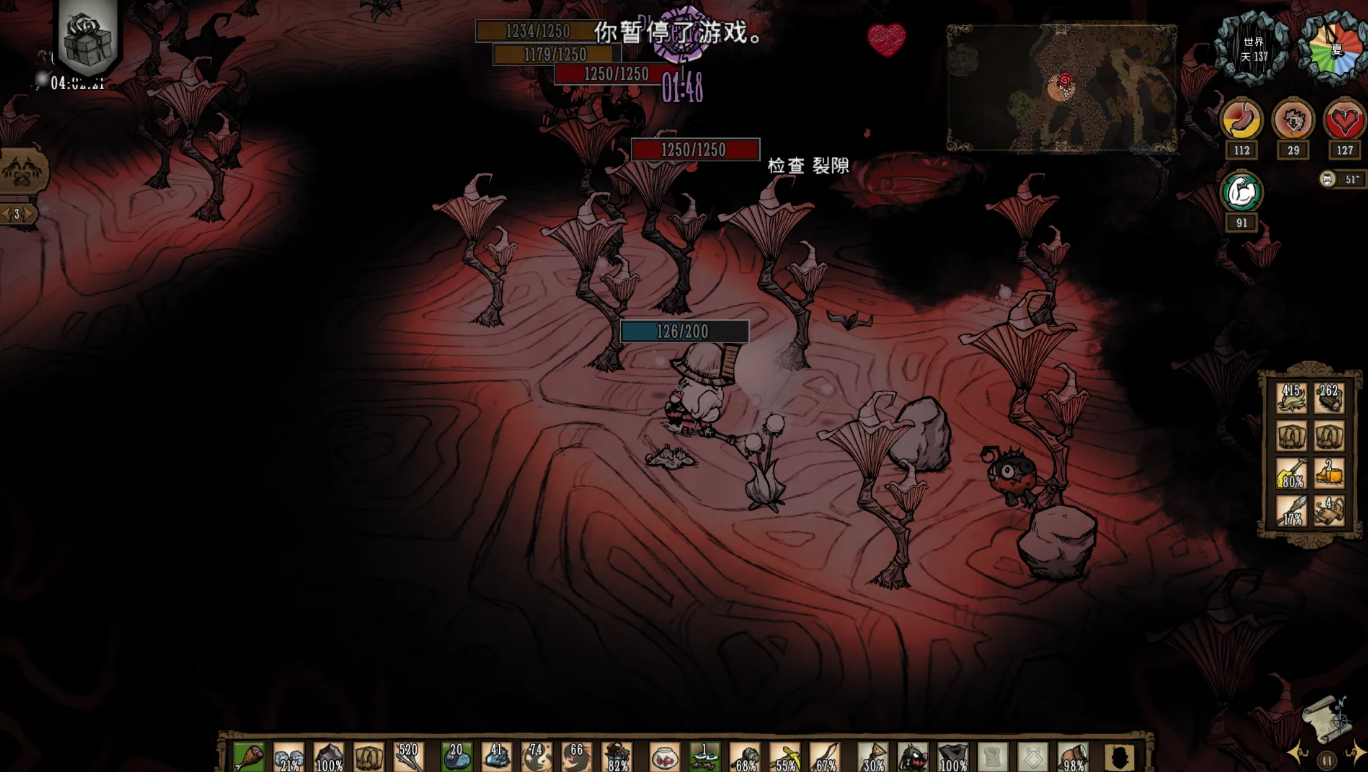Select the backpack stack of 415
1368x772 pixels.
click(1292, 398)
